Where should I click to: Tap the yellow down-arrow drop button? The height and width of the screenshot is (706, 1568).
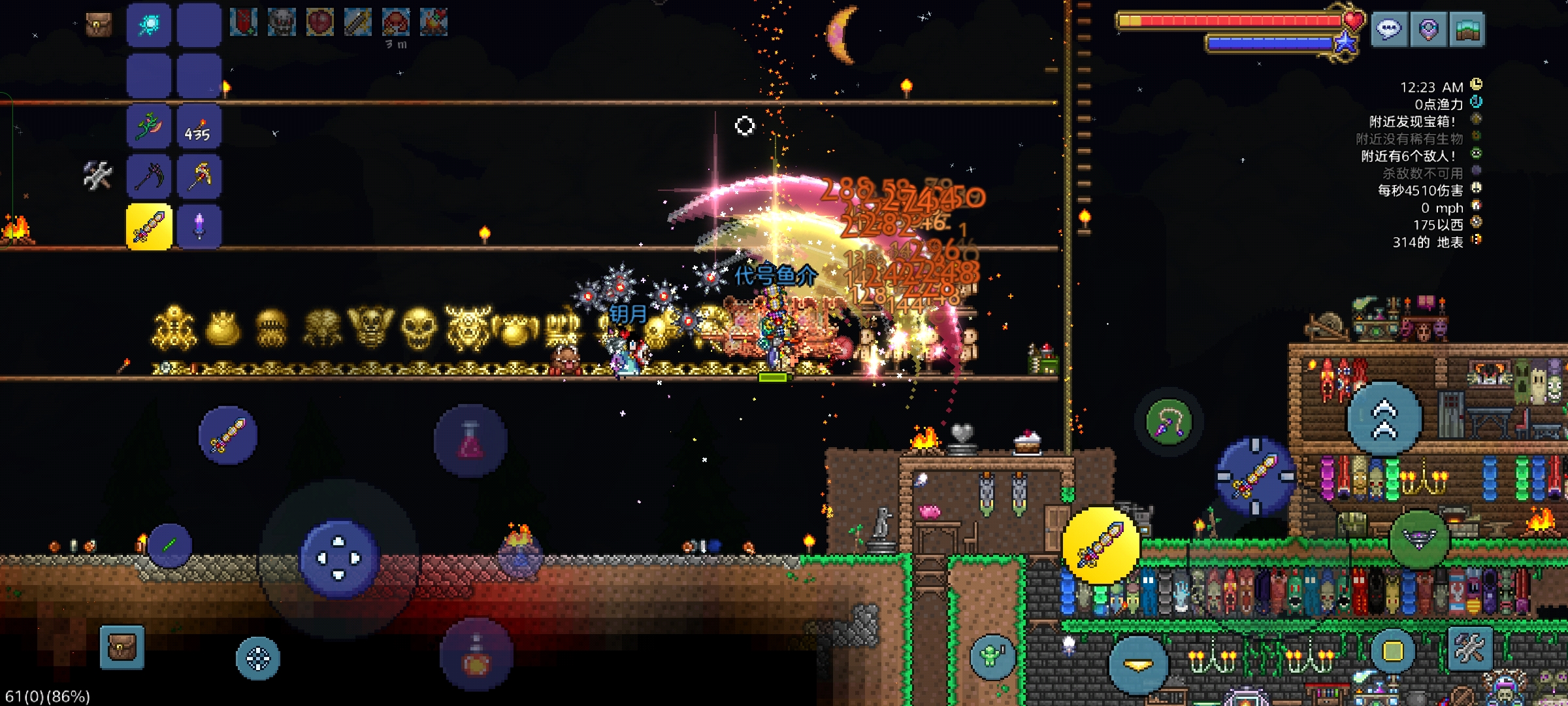coord(1138,665)
